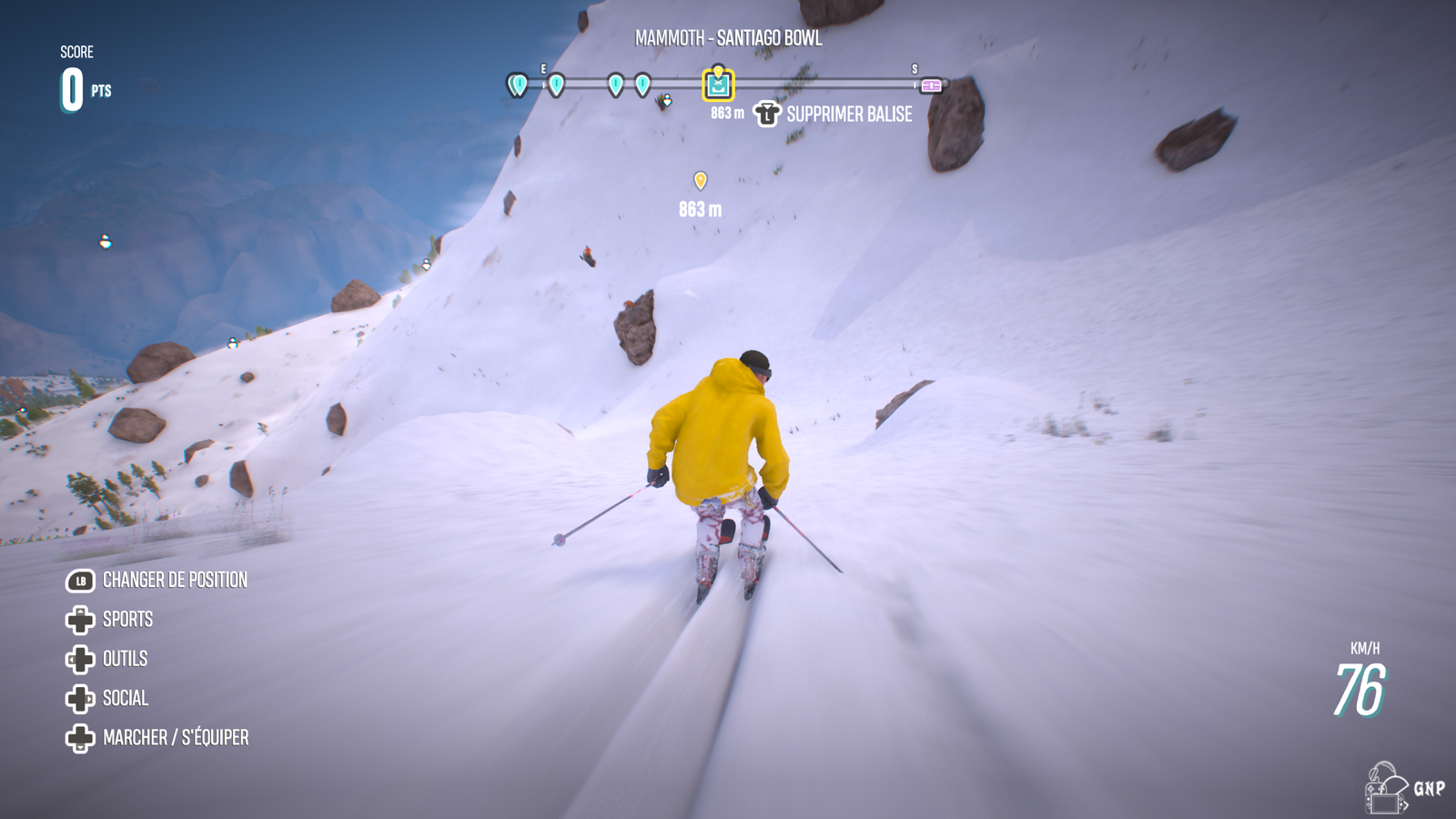Click the purple treasure chest compass marker
This screenshot has width=1456, height=819.
coord(931,86)
